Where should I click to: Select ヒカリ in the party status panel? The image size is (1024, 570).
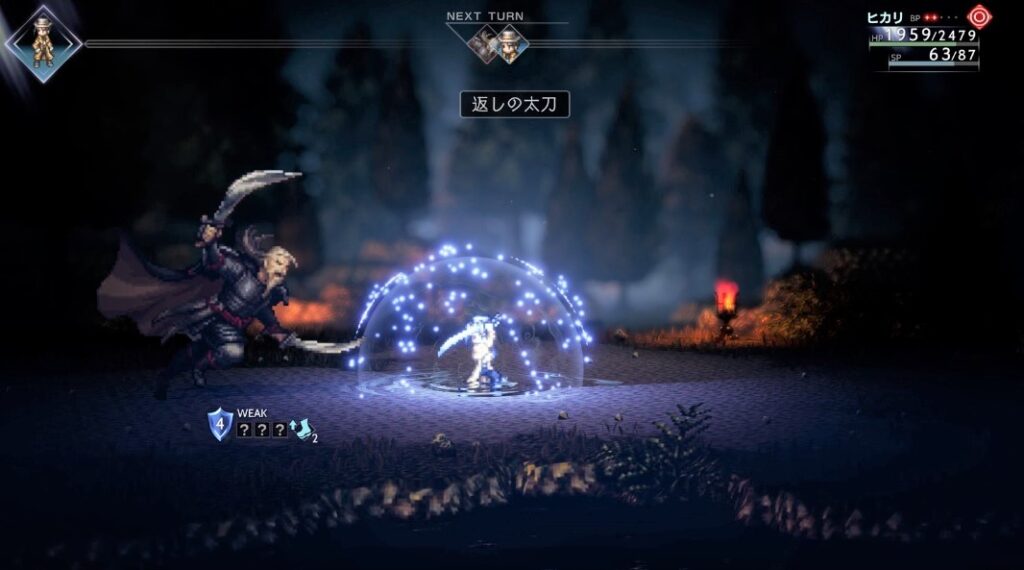(886, 18)
